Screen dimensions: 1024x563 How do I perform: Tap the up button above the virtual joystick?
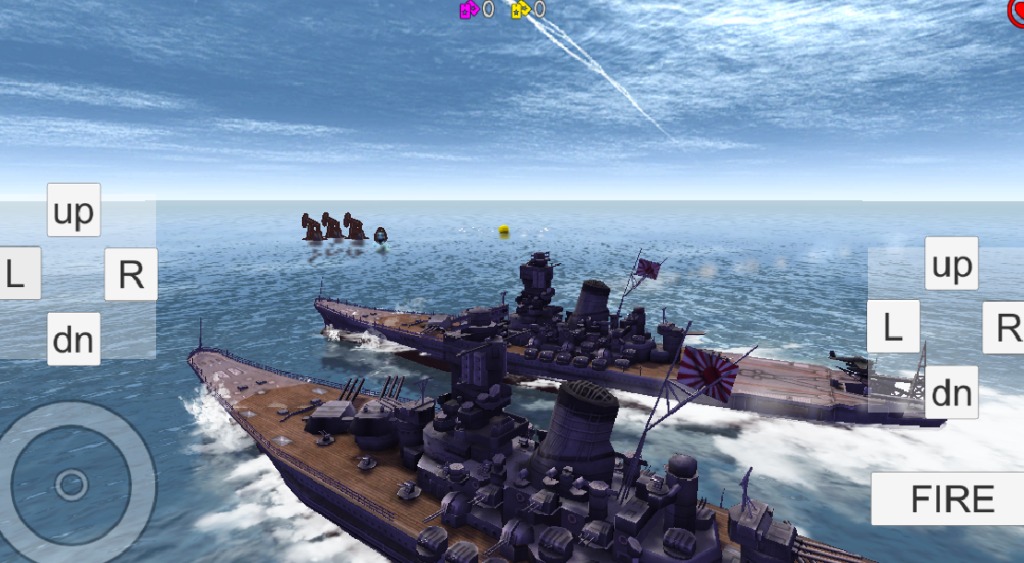coord(74,210)
